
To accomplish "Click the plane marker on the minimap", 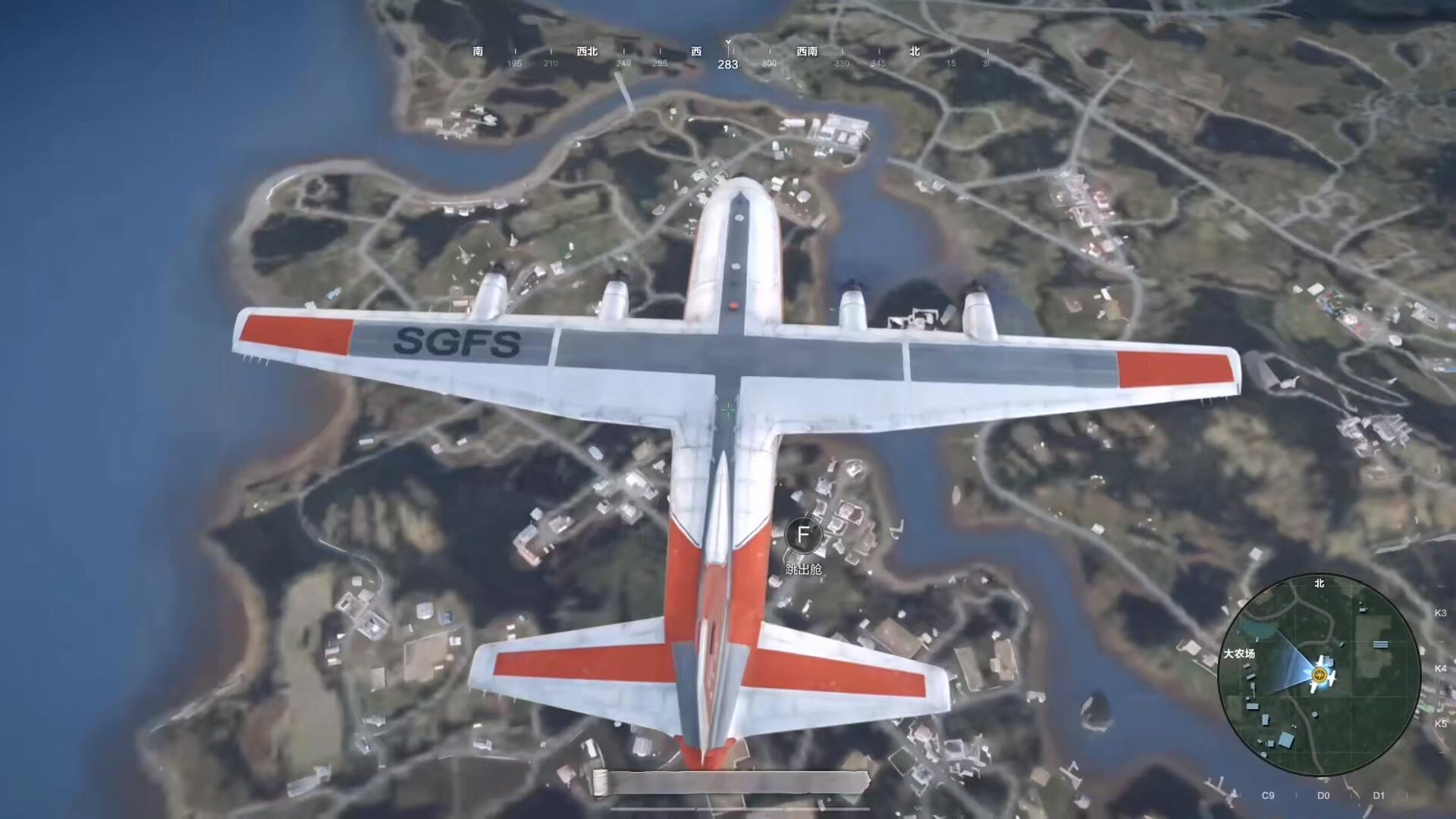I will [x=1322, y=675].
